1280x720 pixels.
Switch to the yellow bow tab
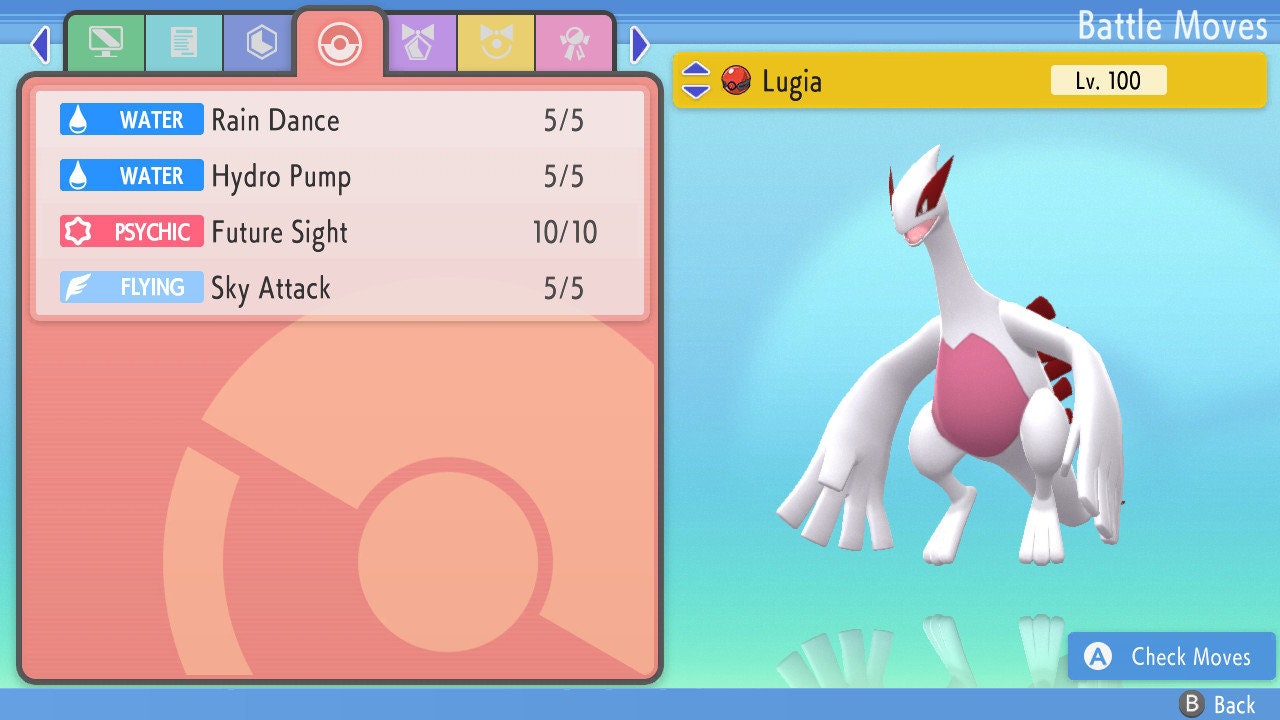click(496, 42)
